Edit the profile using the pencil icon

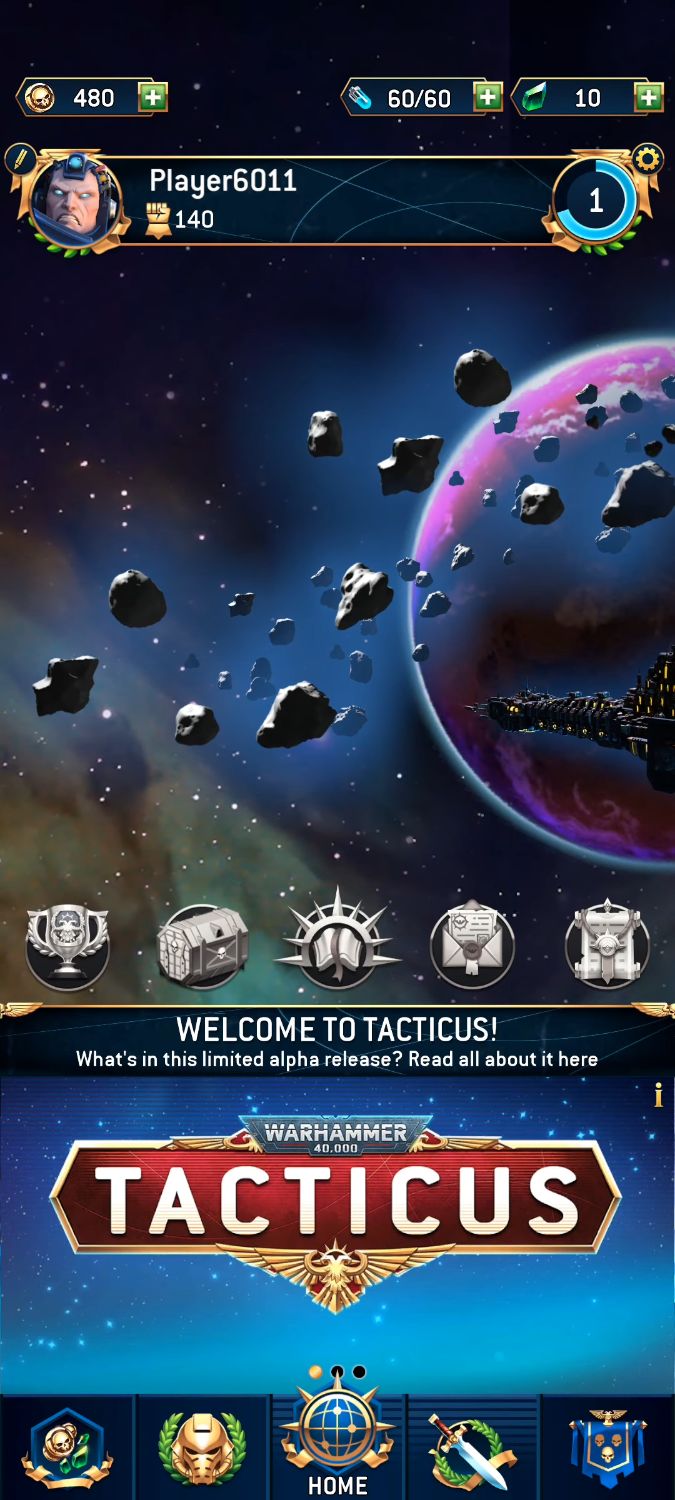[19, 159]
